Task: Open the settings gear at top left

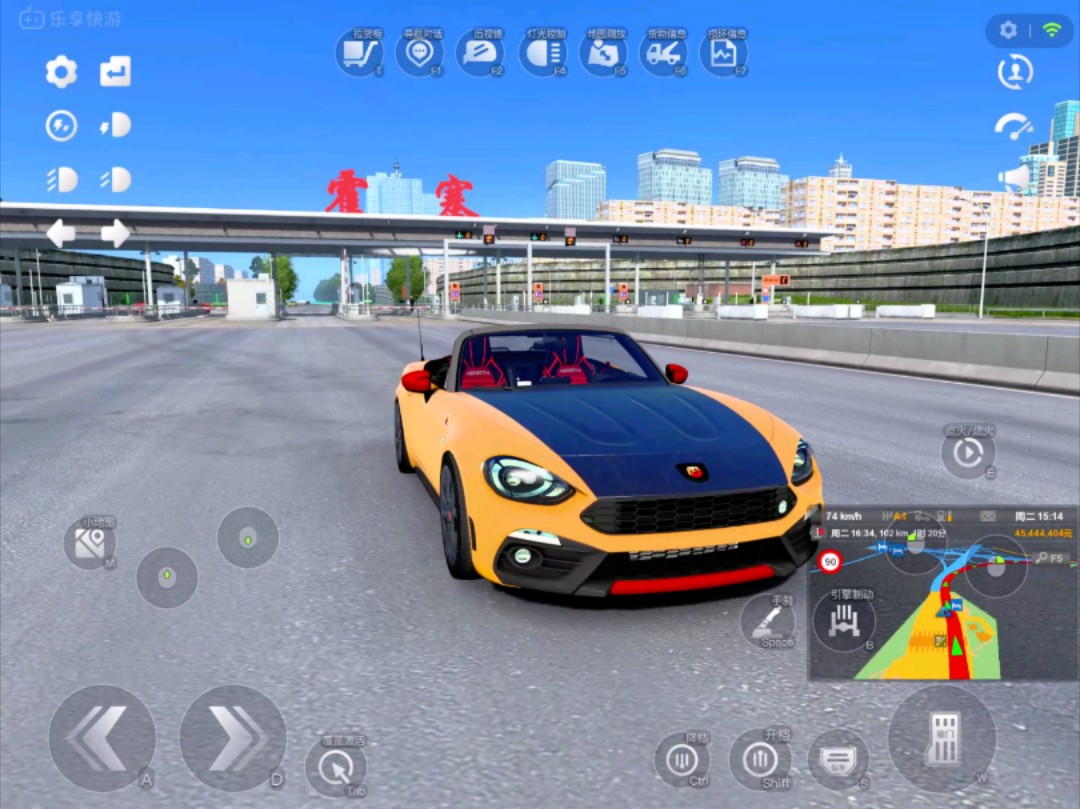Action: tap(61, 71)
